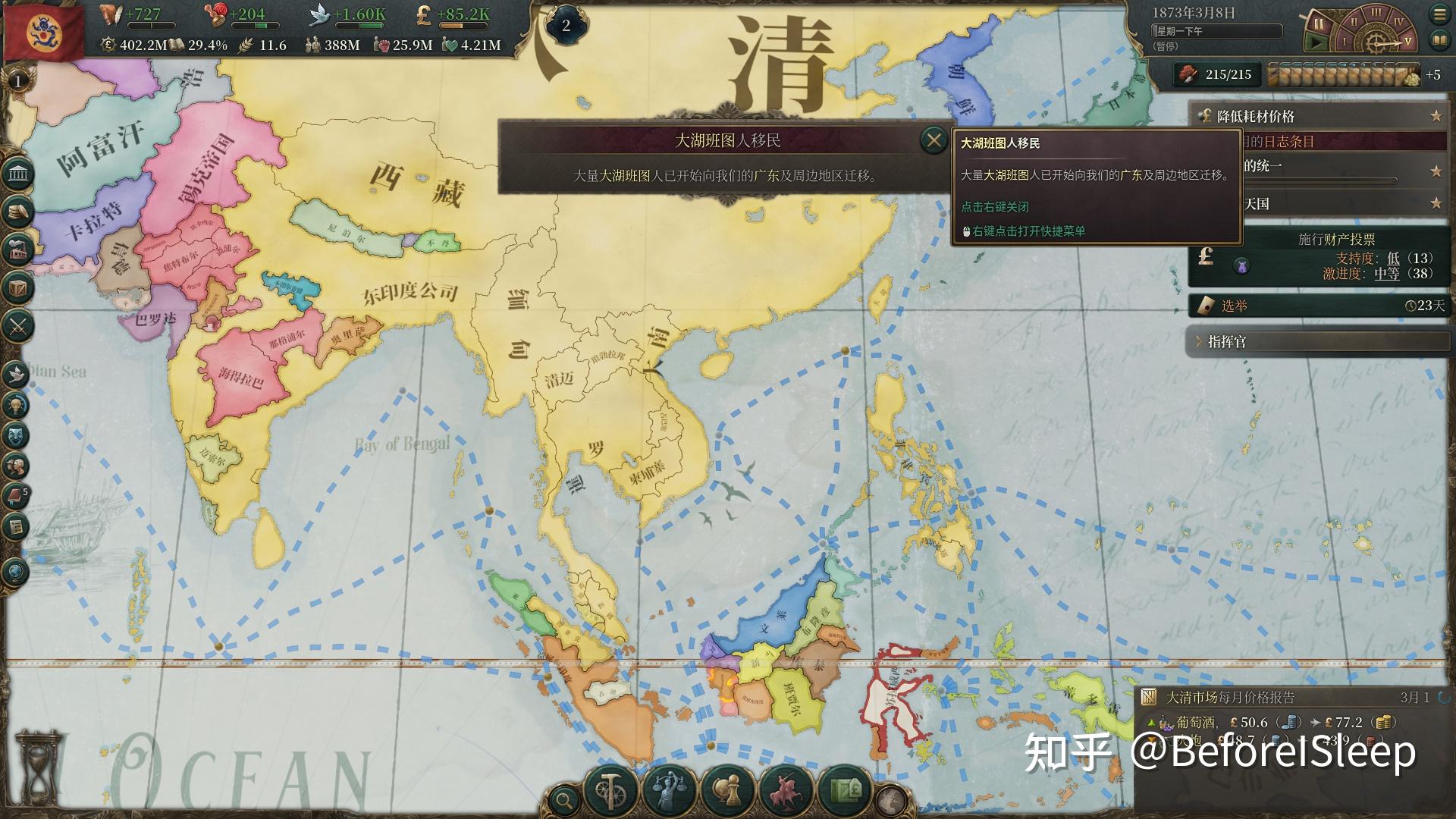Open the map search magnifying glass
Screen dimensions: 1456x819
tap(563, 799)
